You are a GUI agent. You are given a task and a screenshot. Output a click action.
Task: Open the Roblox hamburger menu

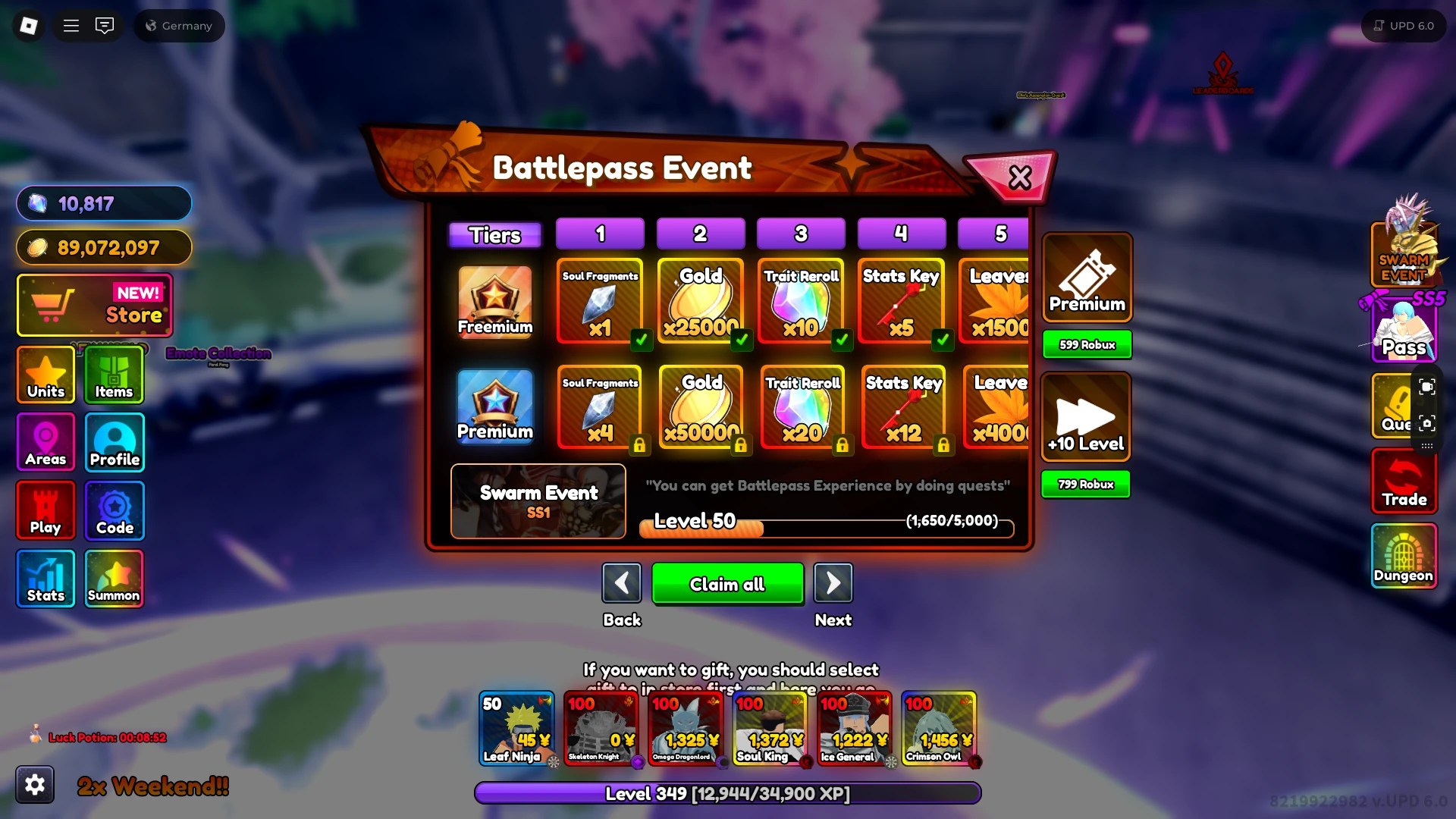[x=71, y=25]
